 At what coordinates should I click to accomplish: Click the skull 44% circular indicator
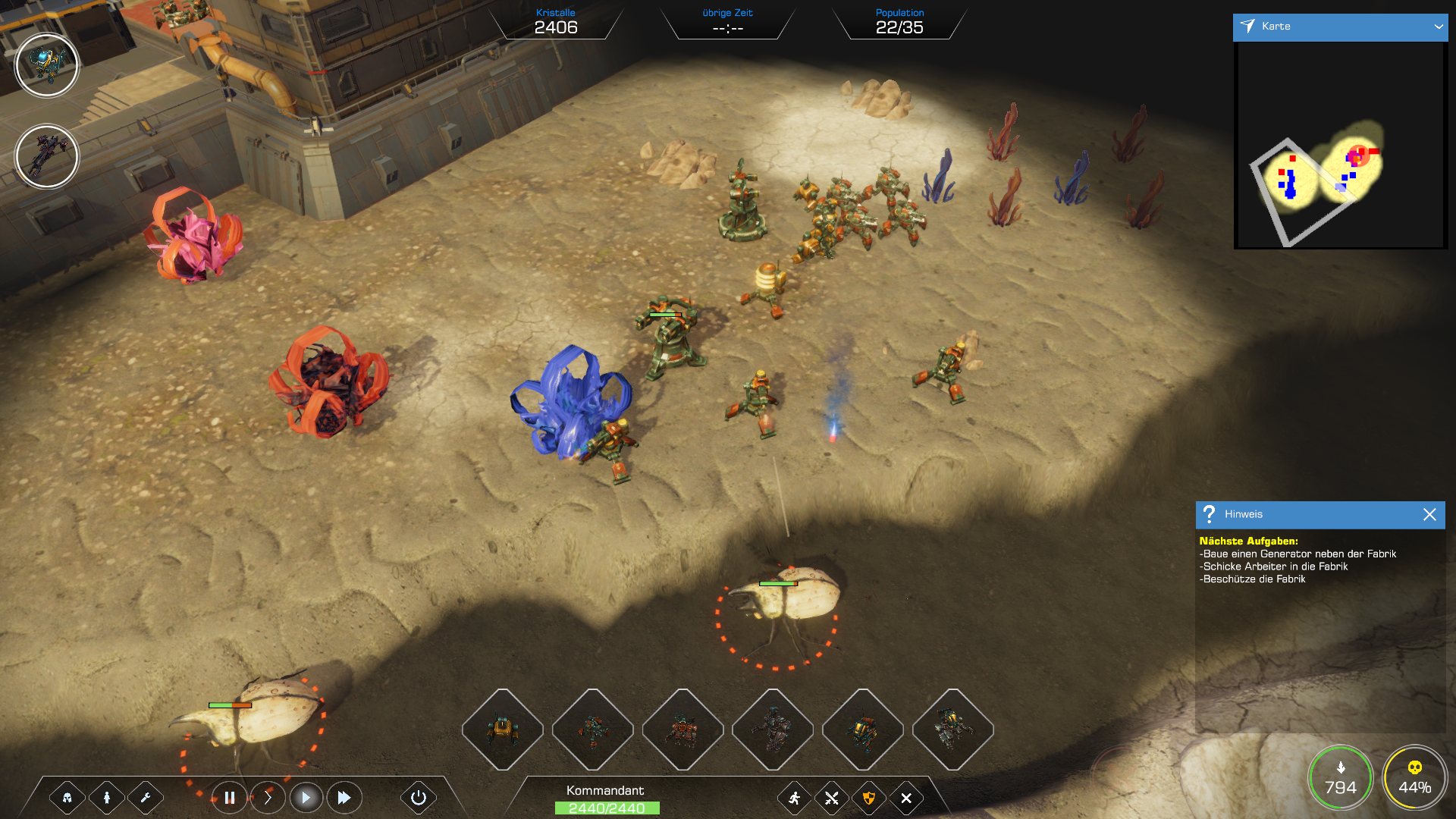pyautogui.click(x=1414, y=779)
